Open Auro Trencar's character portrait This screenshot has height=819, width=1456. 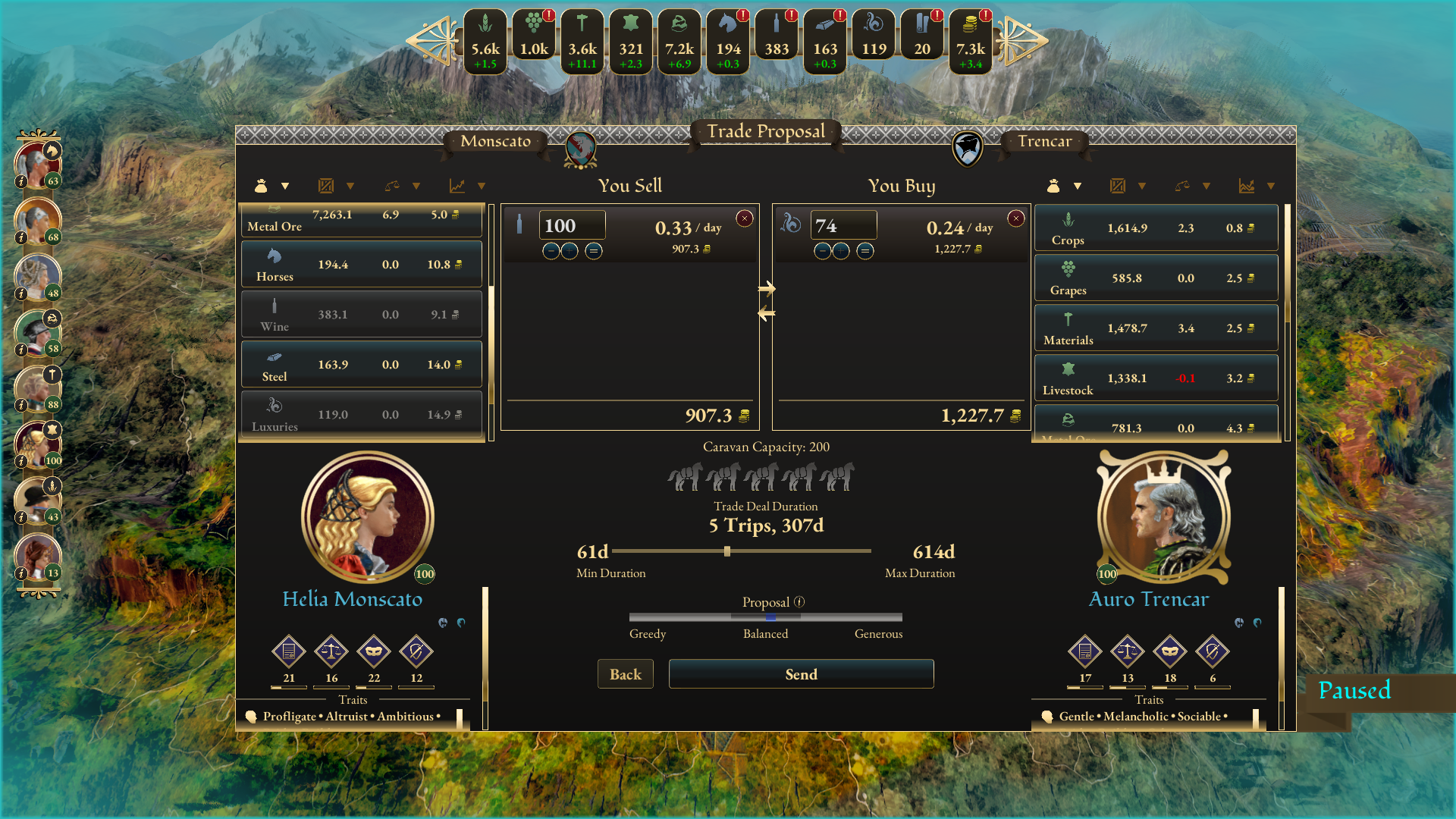1163,519
